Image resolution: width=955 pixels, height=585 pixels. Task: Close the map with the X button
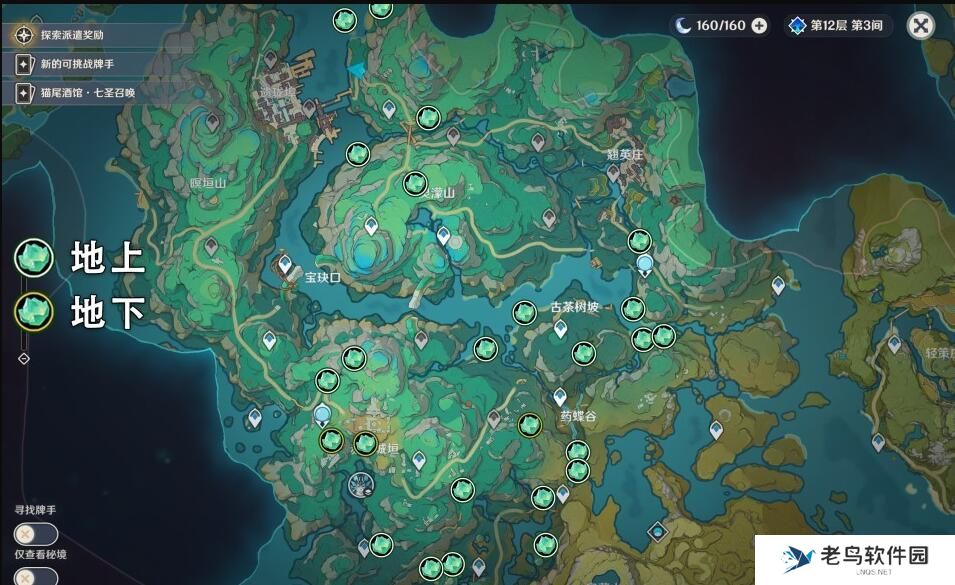pos(919,26)
